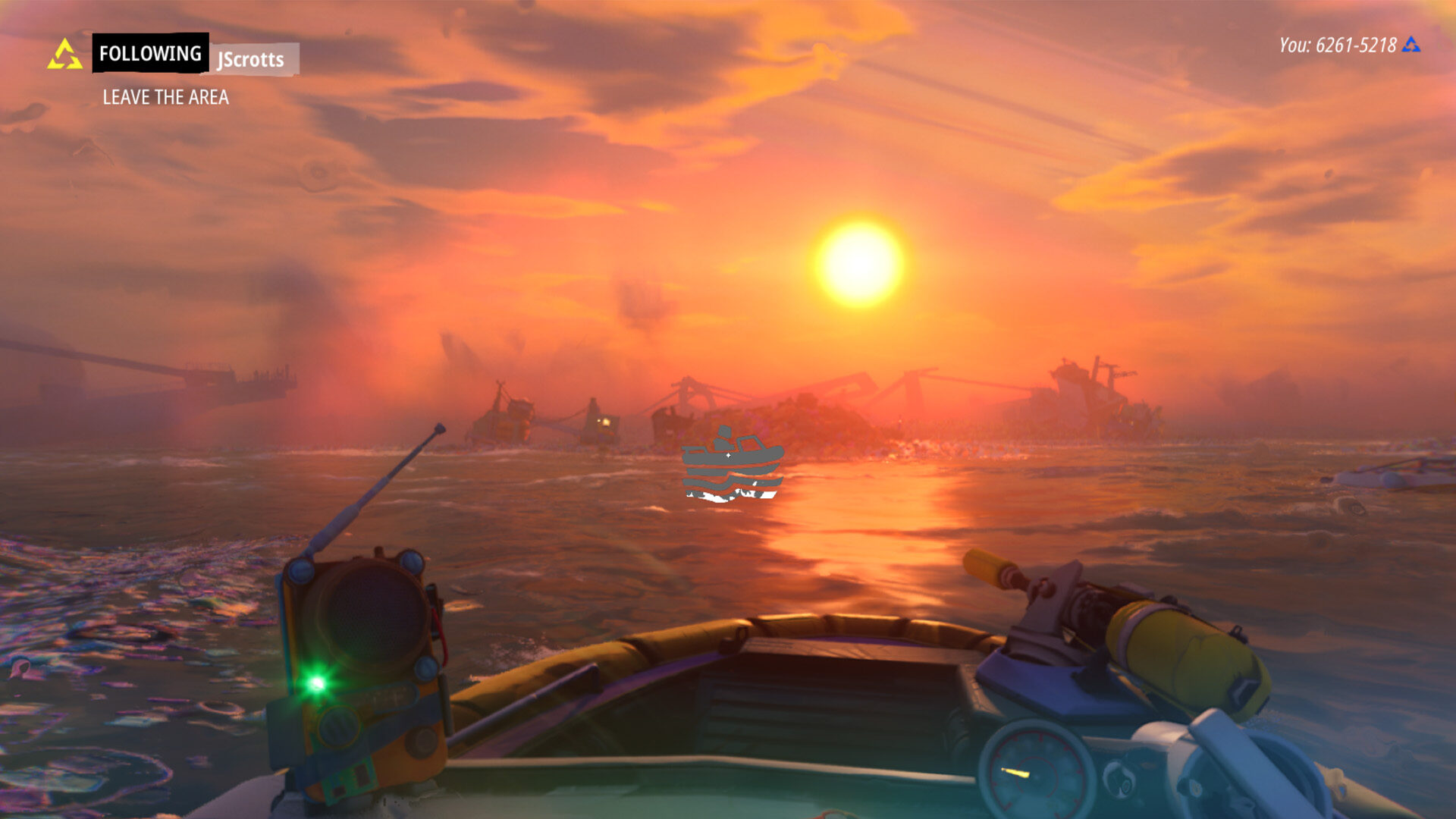This screenshot has height=819, width=1456.
Task: Toggle the green power light on the radio
Action: (317, 682)
